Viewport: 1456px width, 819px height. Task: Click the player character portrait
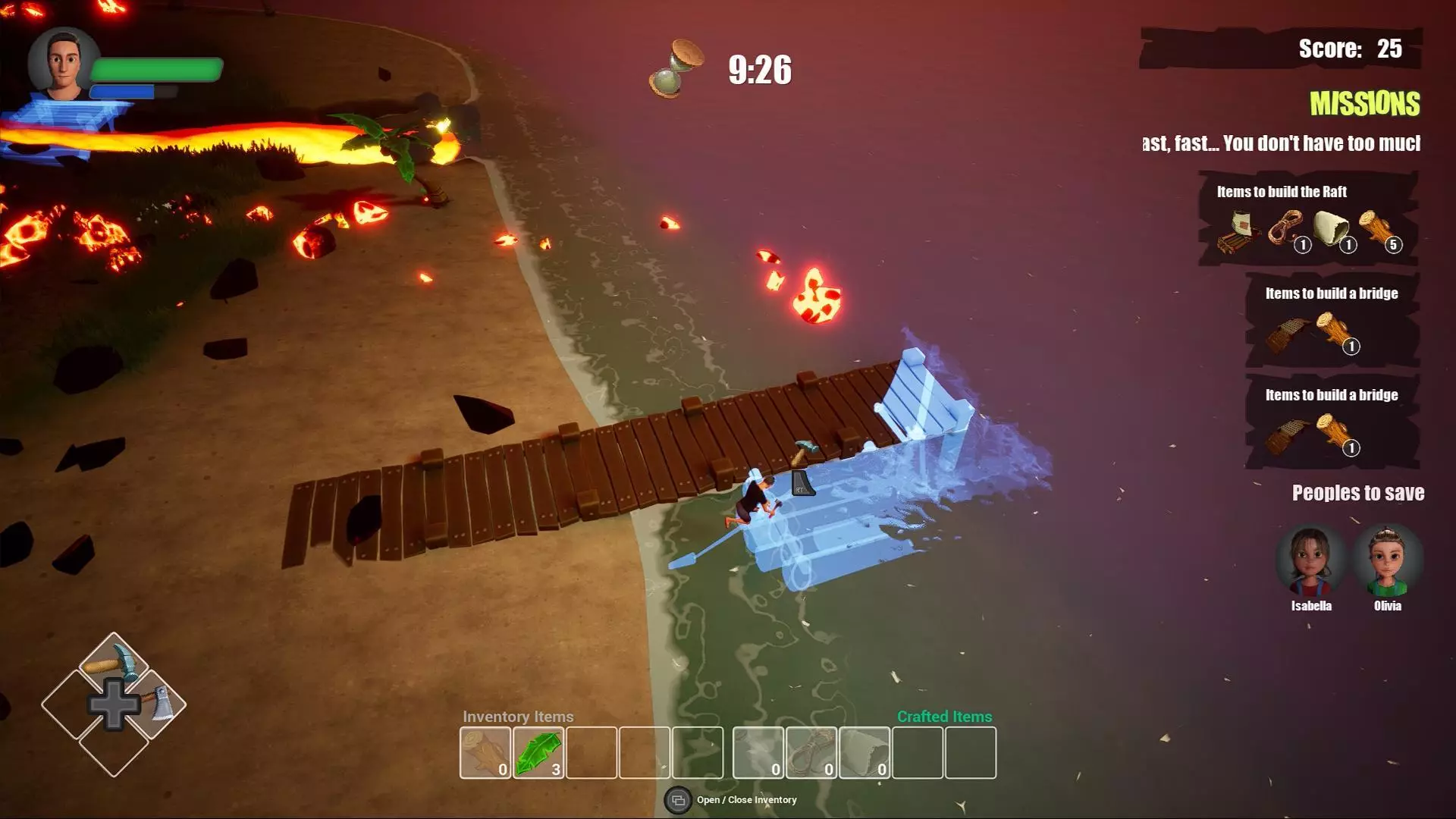tap(64, 64)
